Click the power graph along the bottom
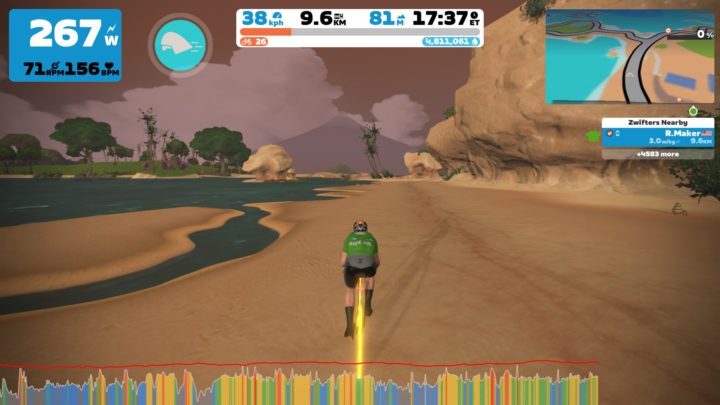The image size is (720, 405). 300,385
